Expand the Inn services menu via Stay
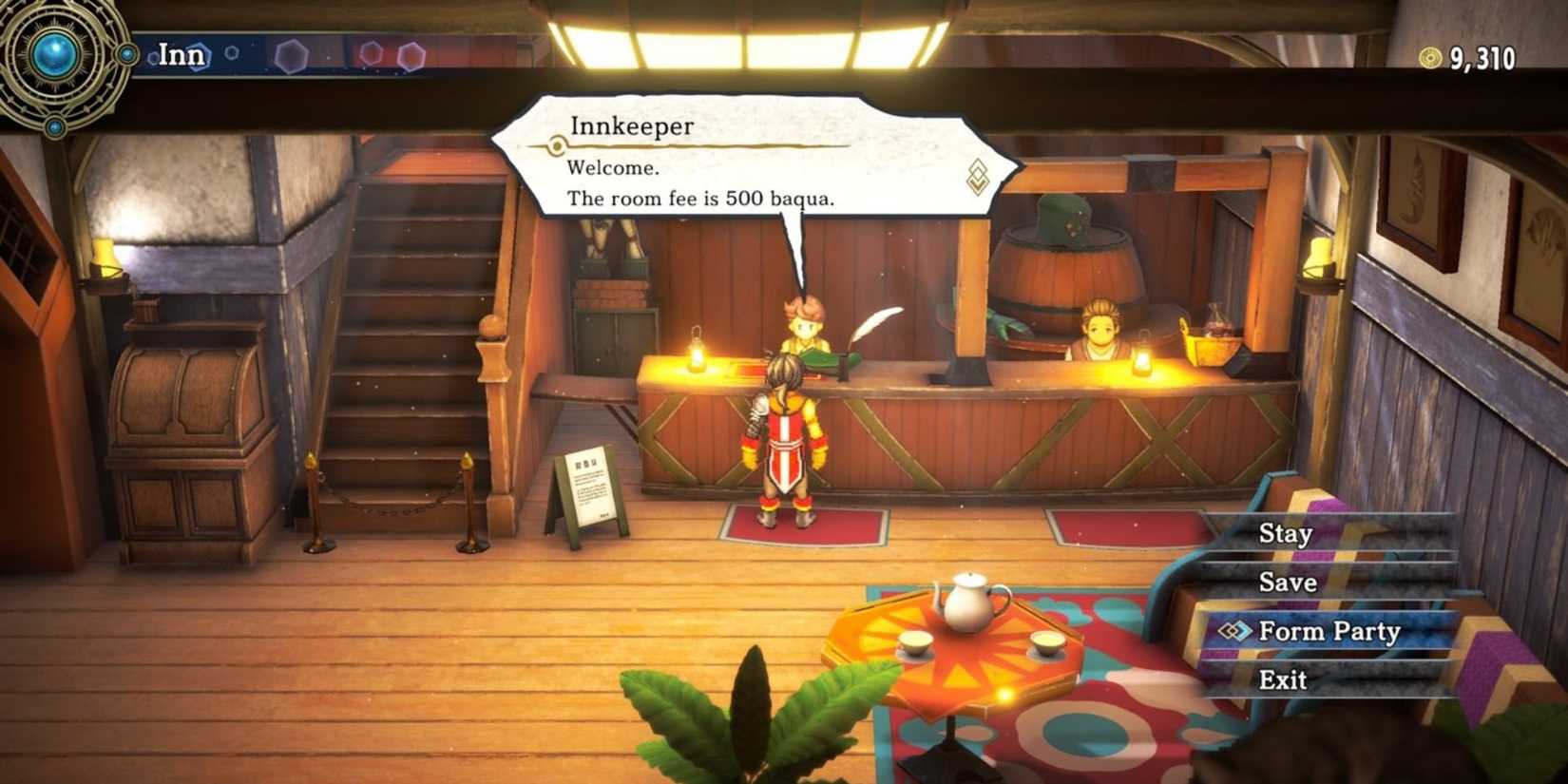The height and width of the screenshot is (784, 1568). click(x=1285, y=534)
